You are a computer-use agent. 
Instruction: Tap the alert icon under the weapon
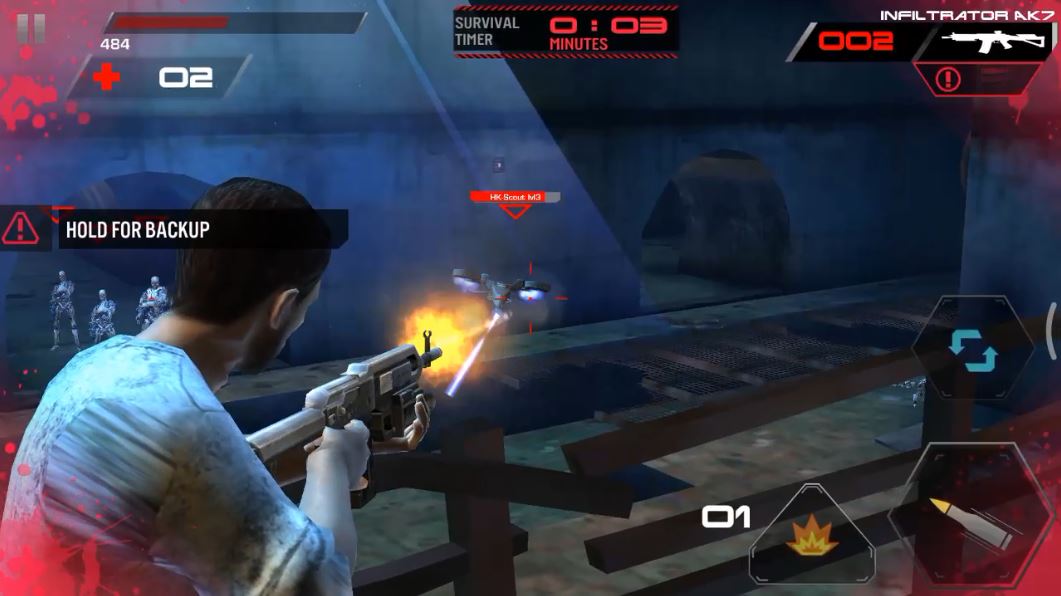tap(948, 80)
